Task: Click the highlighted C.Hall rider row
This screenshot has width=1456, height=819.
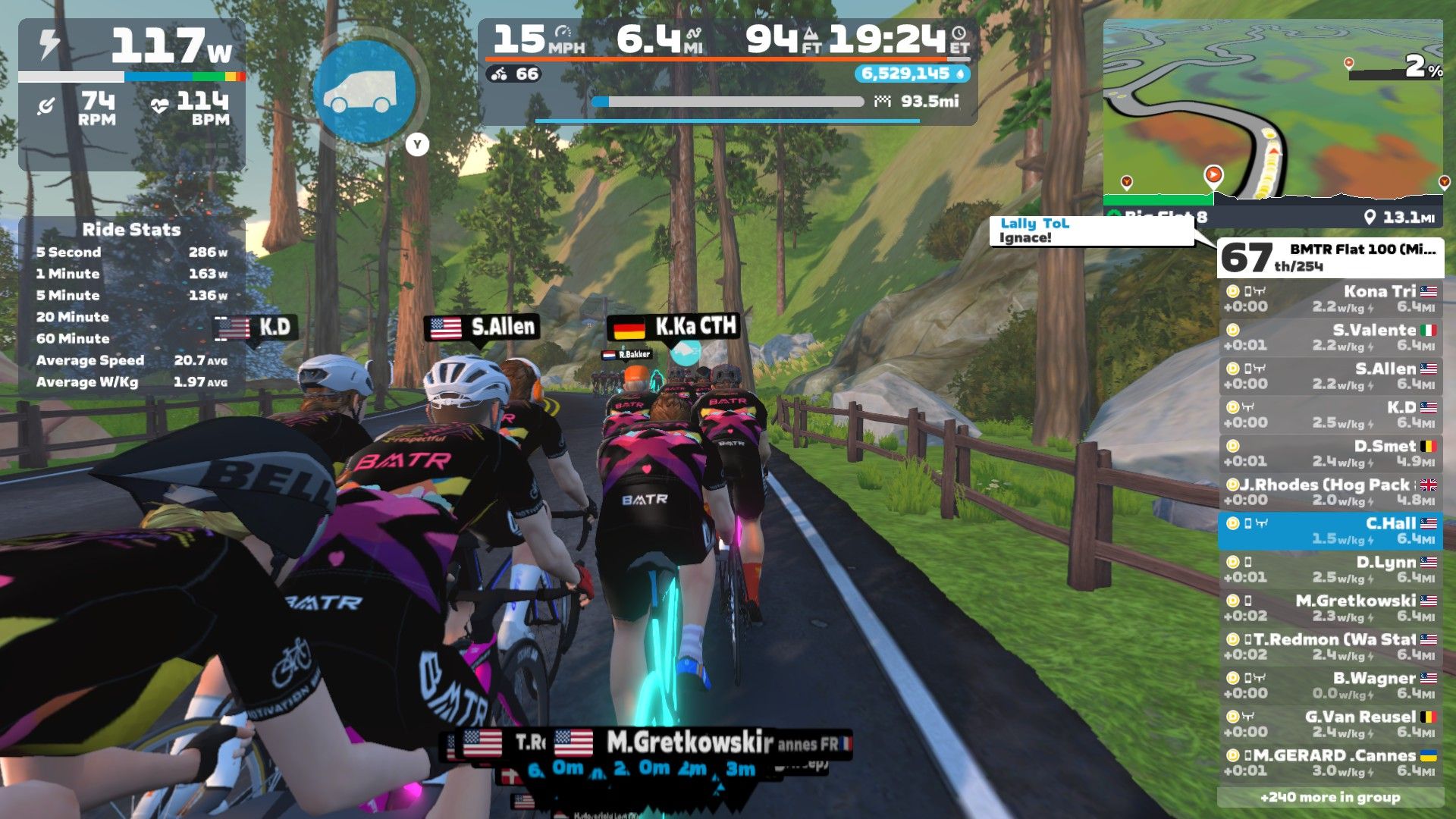Action: click(1331, 531)
